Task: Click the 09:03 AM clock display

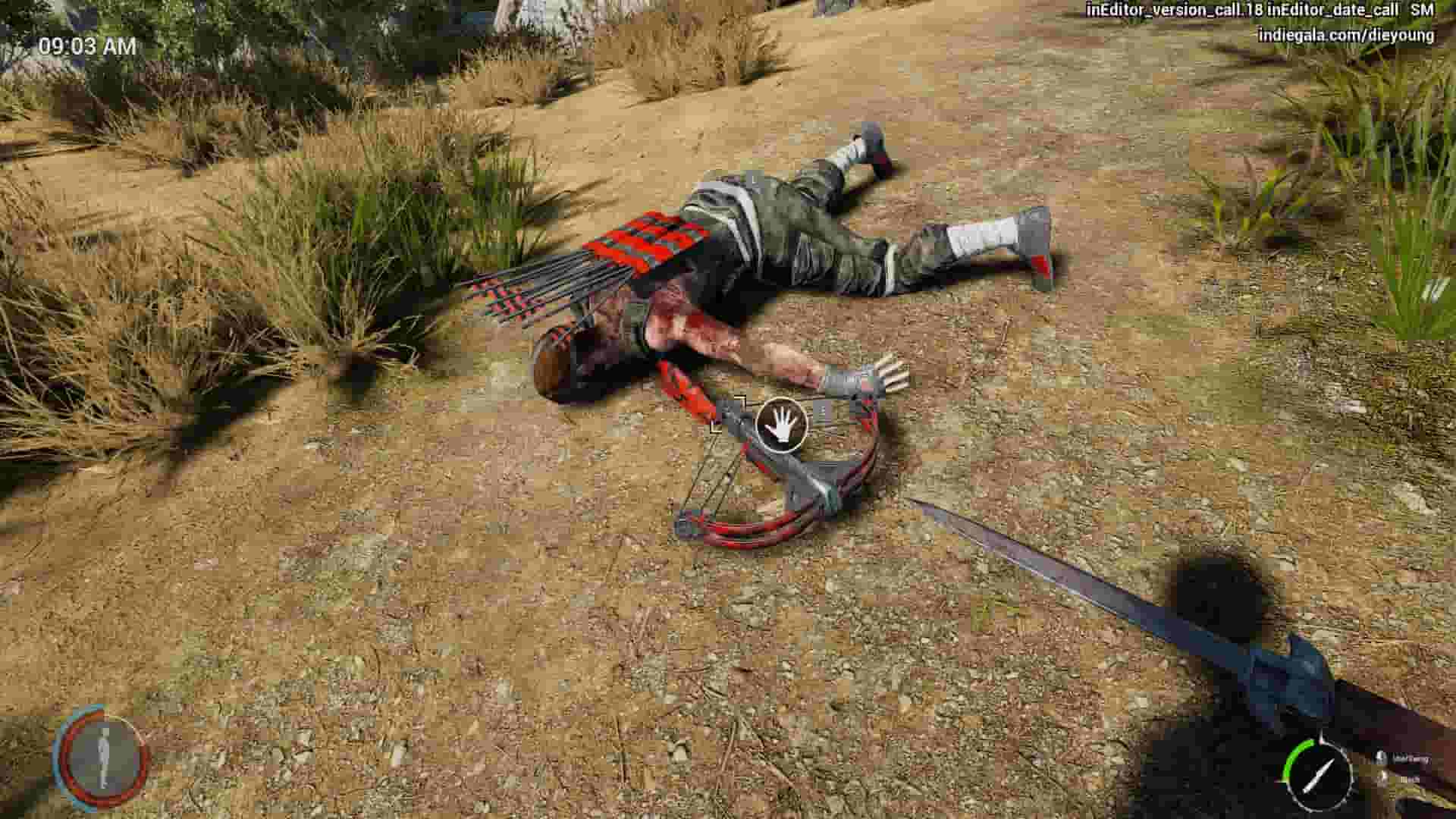Action: tap(85, 47)
